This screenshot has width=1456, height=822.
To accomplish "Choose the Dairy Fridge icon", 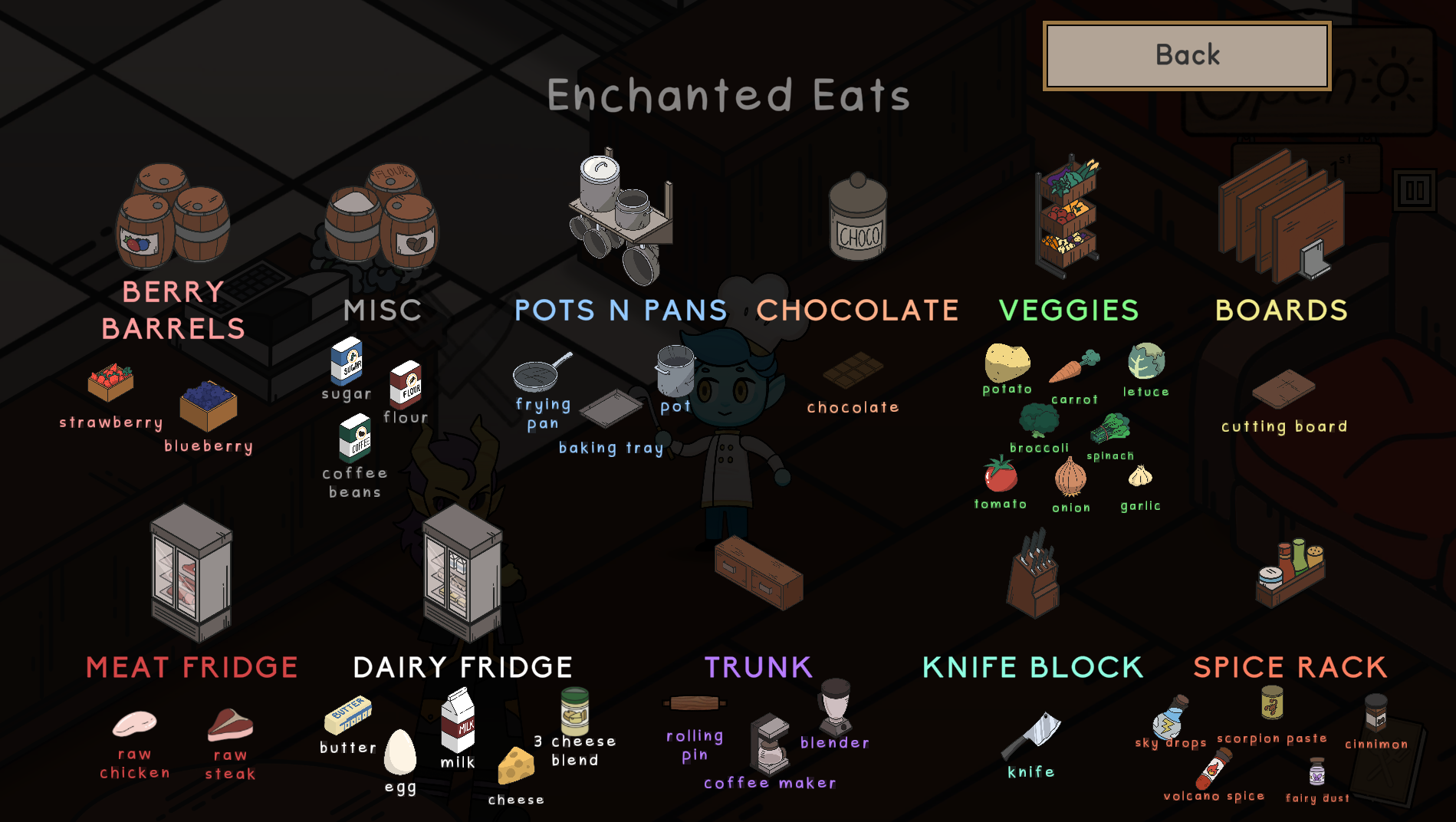I will click(462, 572).
